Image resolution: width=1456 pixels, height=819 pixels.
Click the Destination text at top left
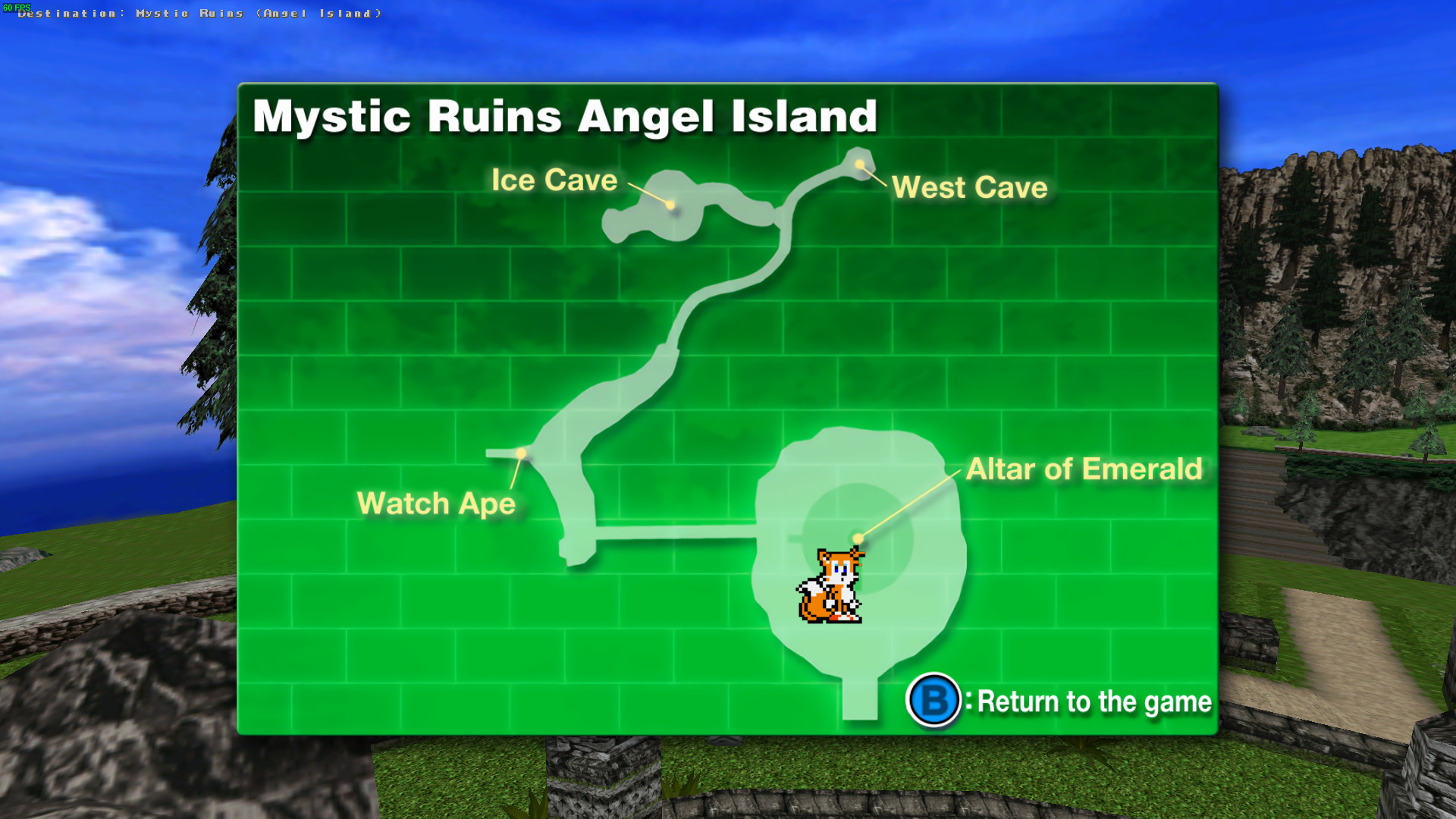(x=197, y=13)
